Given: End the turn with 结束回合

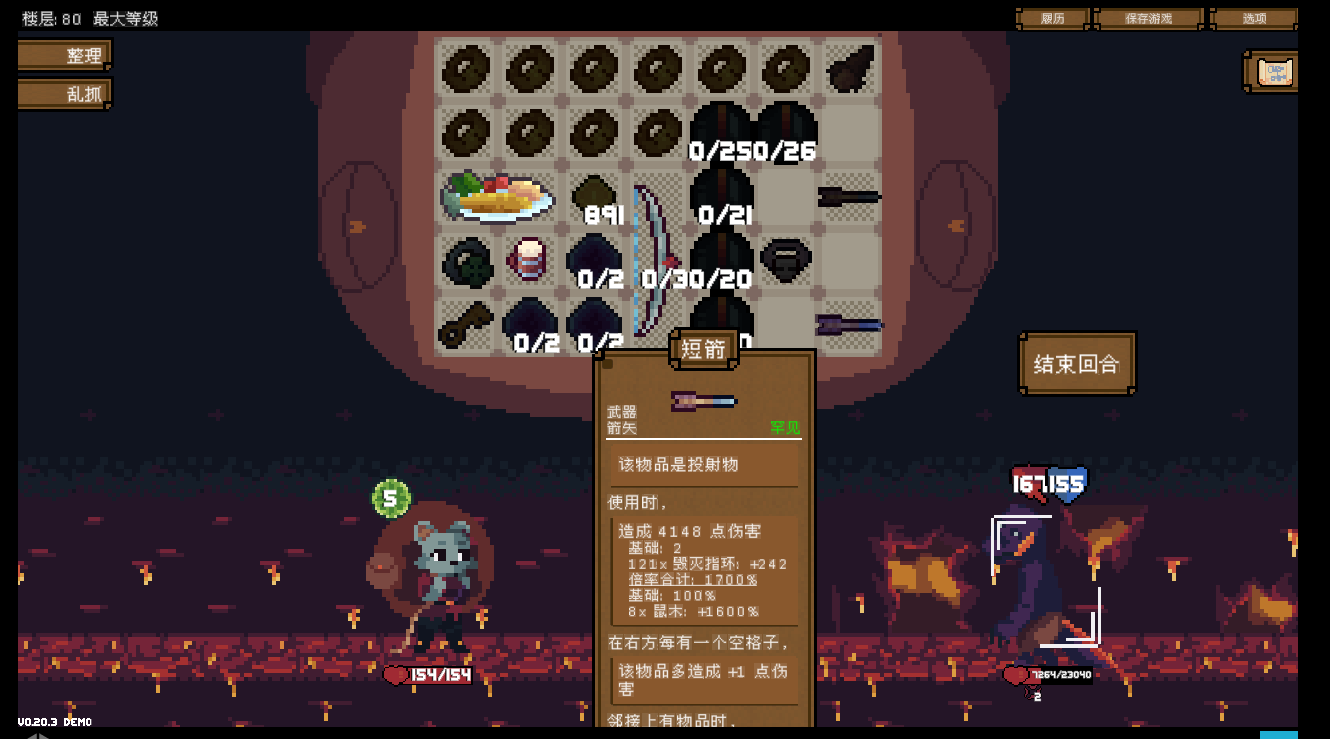Looking at the screenshot, I should click(1076, 364).
